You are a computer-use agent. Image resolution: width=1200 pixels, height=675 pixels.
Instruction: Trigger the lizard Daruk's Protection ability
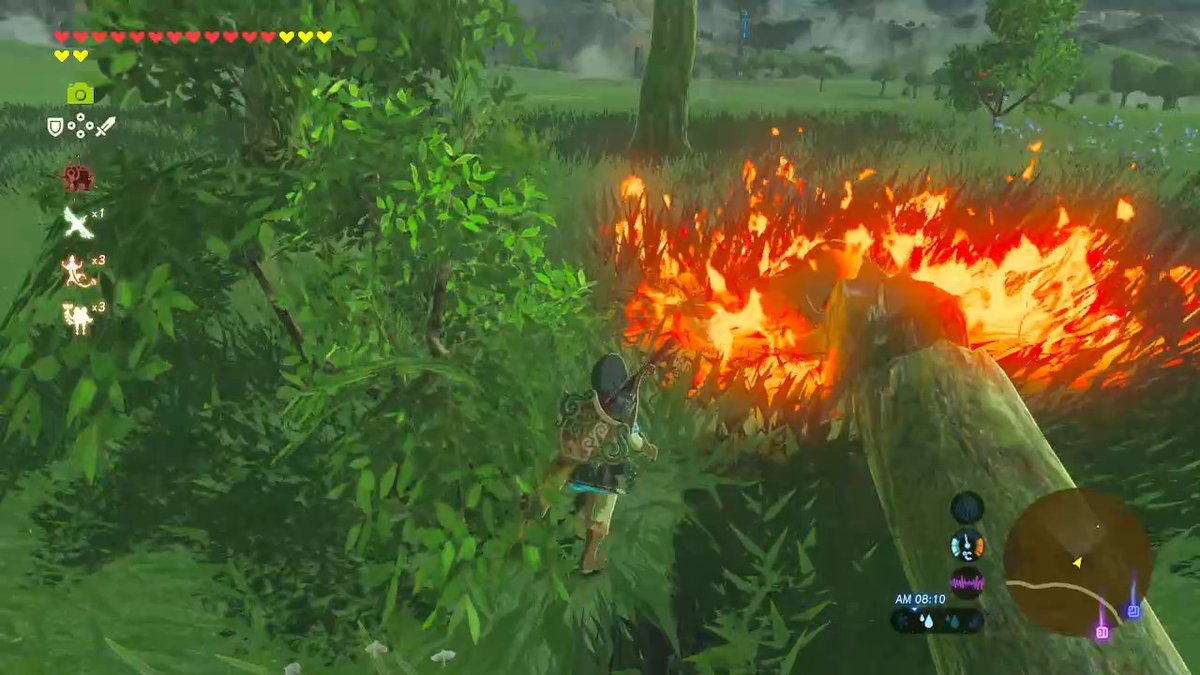pos(78,270)
